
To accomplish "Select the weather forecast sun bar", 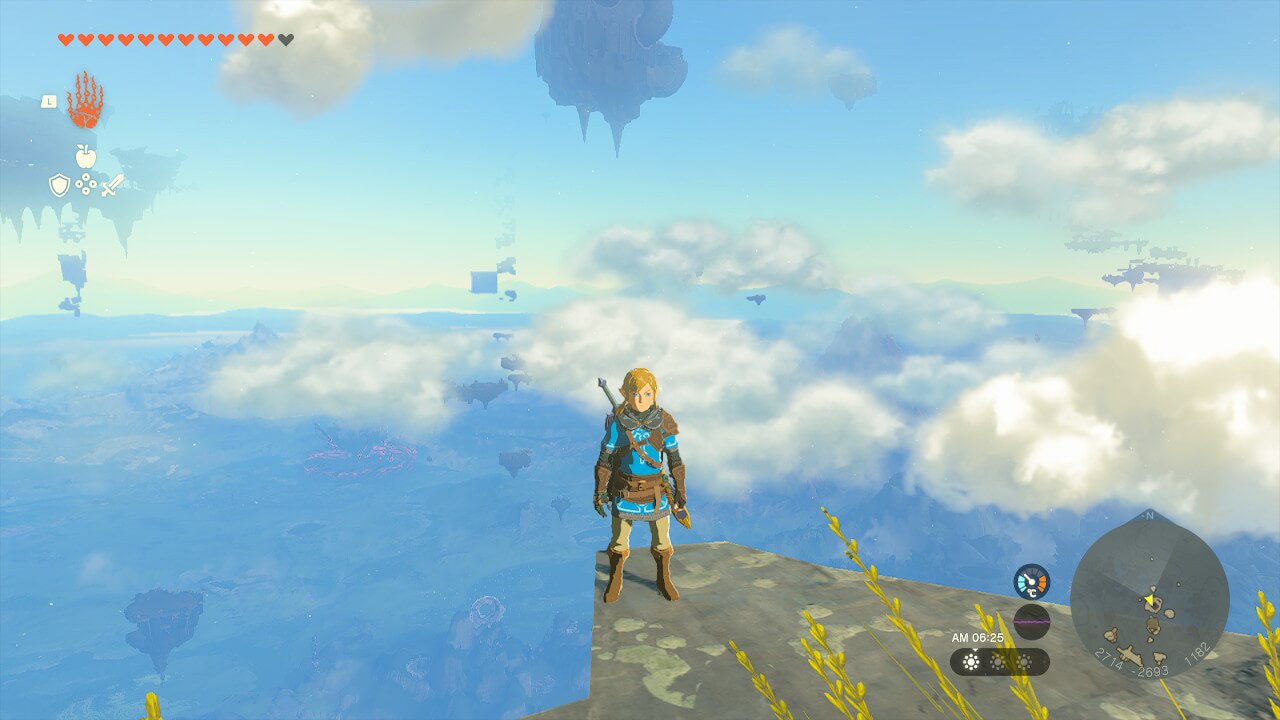I will tap(999, 662).
